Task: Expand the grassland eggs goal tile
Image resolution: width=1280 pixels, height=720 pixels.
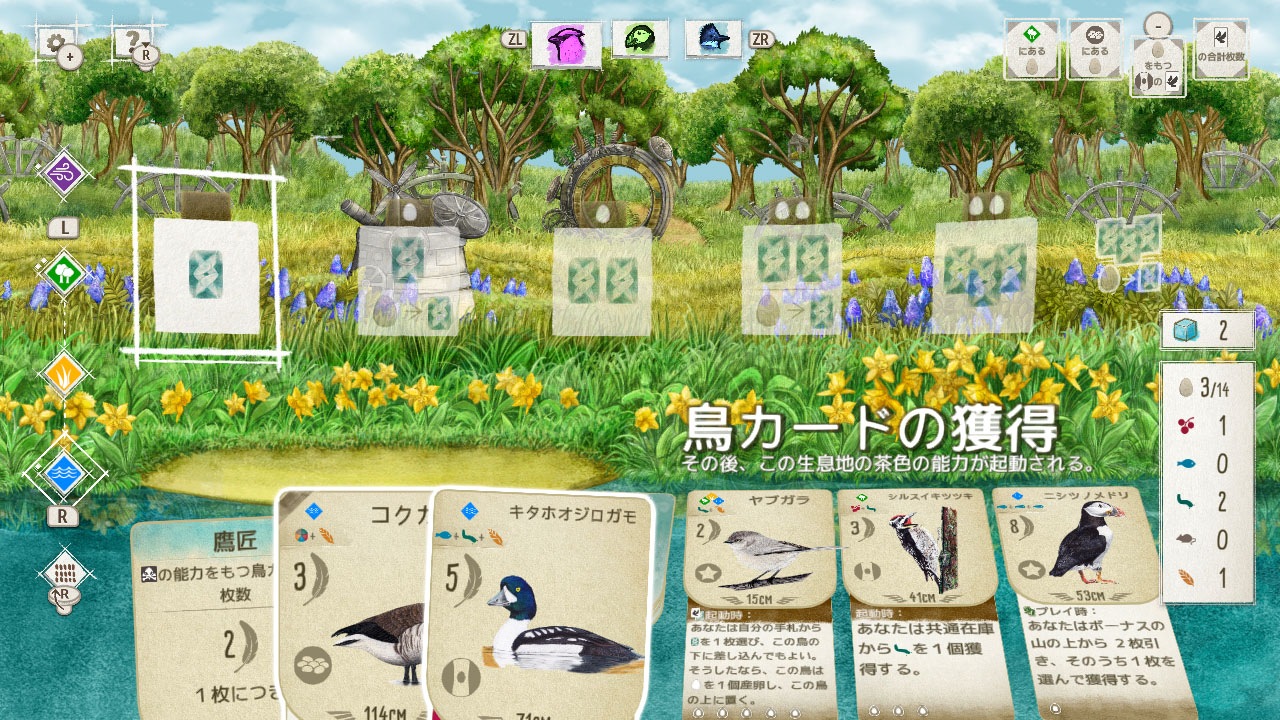Action: pos(1093,50)
